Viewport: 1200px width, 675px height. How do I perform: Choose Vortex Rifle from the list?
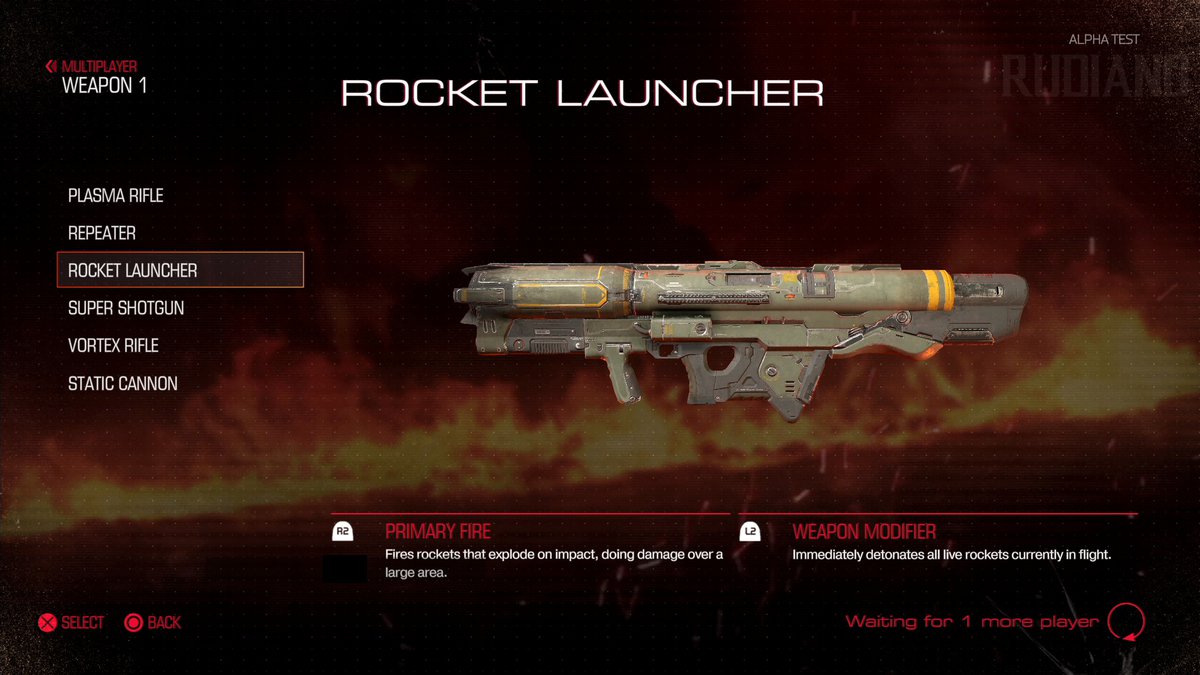[x=113, y=346]
